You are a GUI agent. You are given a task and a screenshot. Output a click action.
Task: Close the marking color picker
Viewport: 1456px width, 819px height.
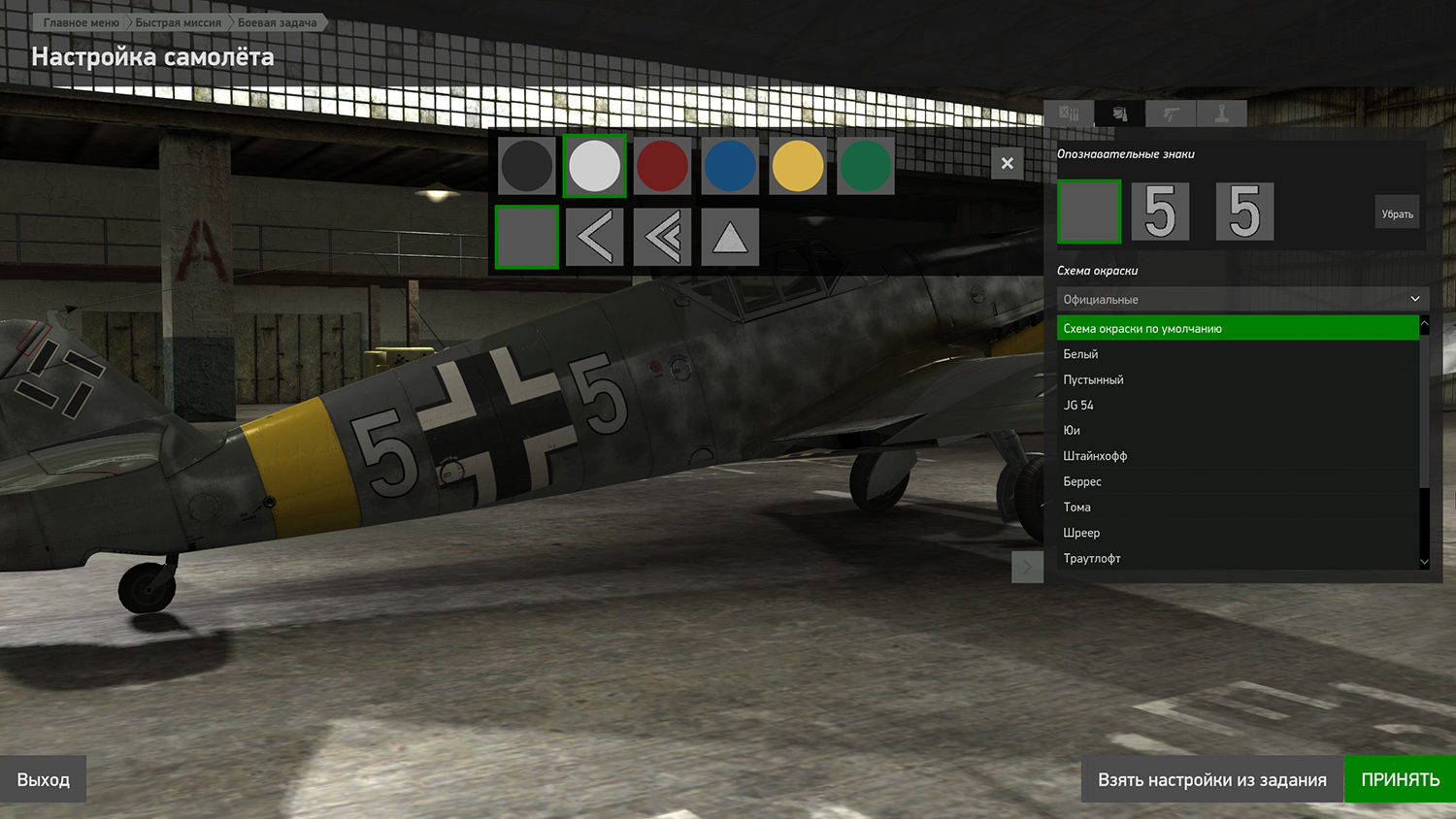pyautogui.click(x=1008, y=163)
